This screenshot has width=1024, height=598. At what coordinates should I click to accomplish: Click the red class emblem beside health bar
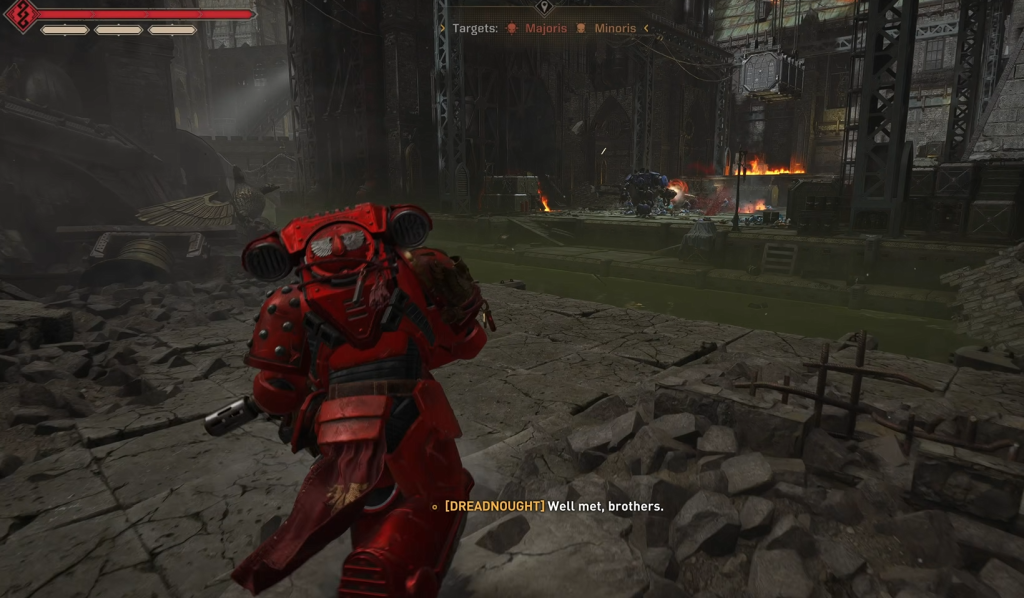[21, 15]
